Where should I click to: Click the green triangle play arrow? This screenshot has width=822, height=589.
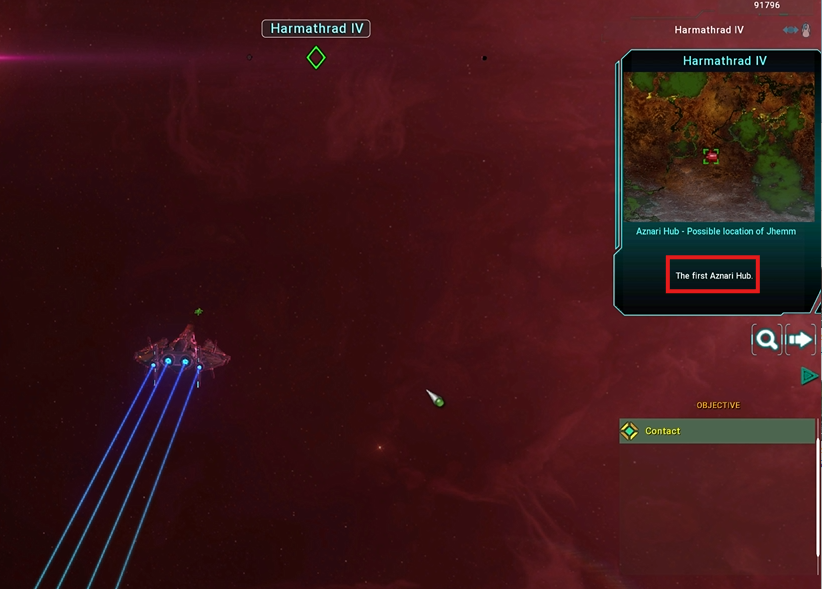pos(809,376)
